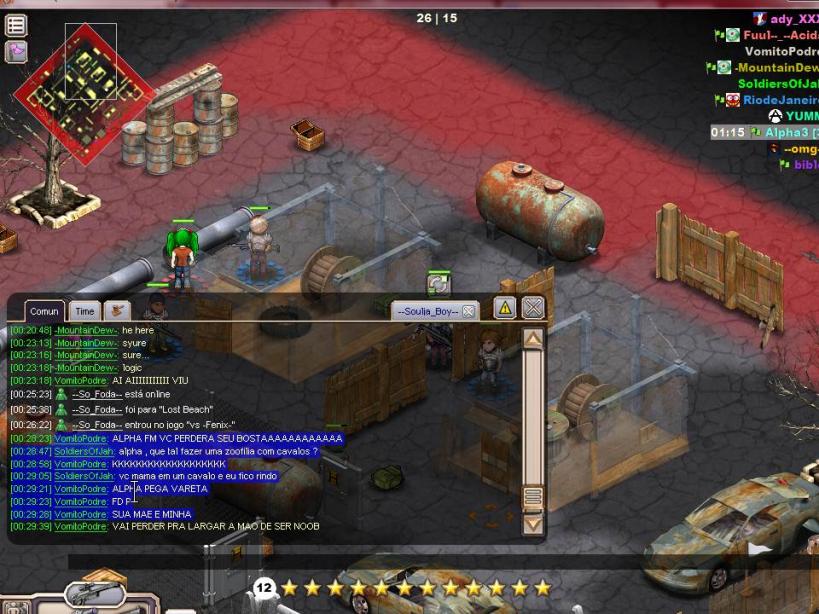Open the list menu button
The height and width of the screenshot is (614, 819).
pos(16,25)
